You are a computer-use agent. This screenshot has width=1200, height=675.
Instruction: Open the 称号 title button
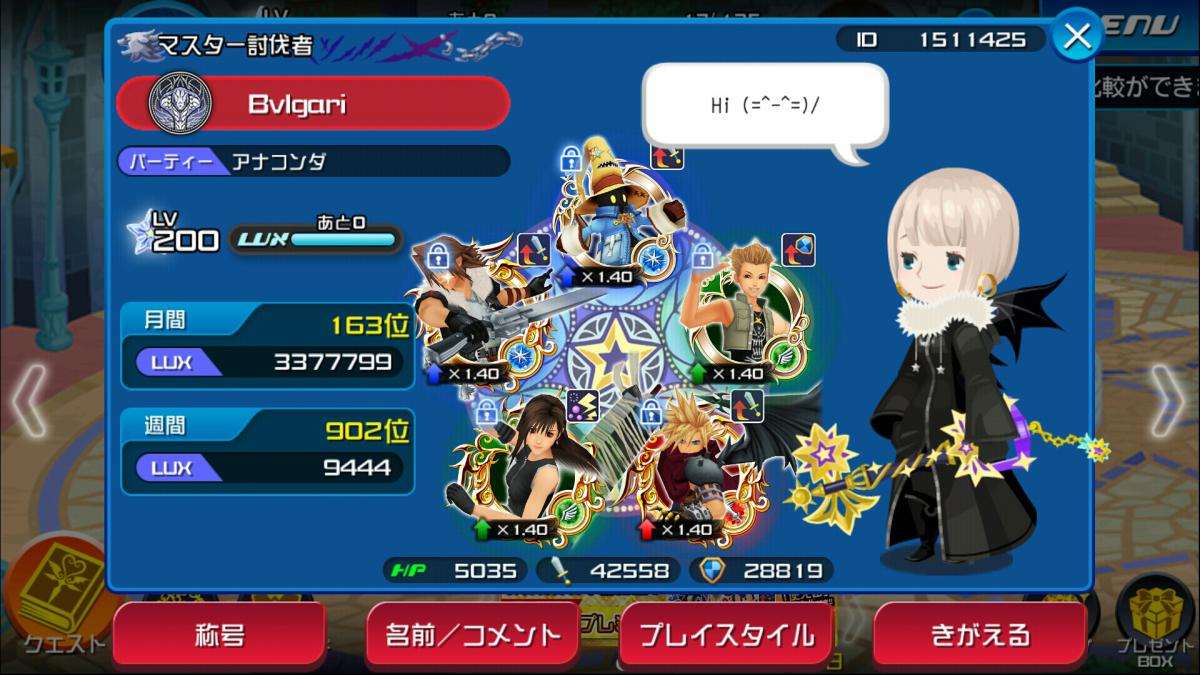[219, 635]
